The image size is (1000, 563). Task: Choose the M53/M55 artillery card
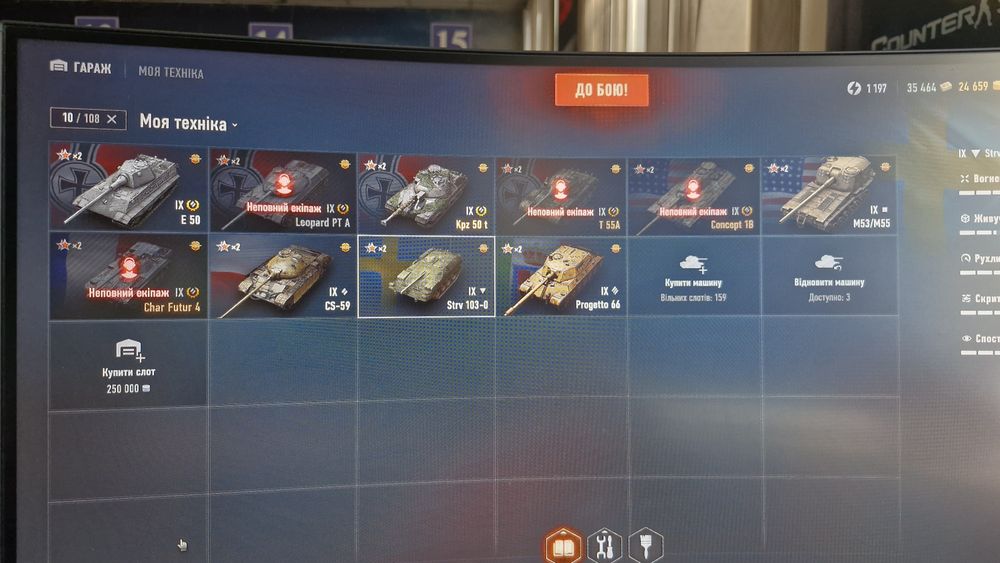[x=829, y=195]
